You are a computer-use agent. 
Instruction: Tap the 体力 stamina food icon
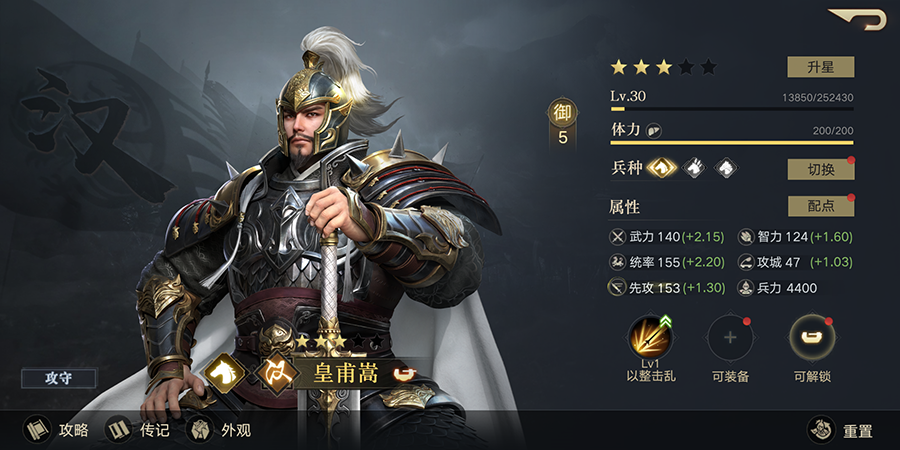coord(653,131)
